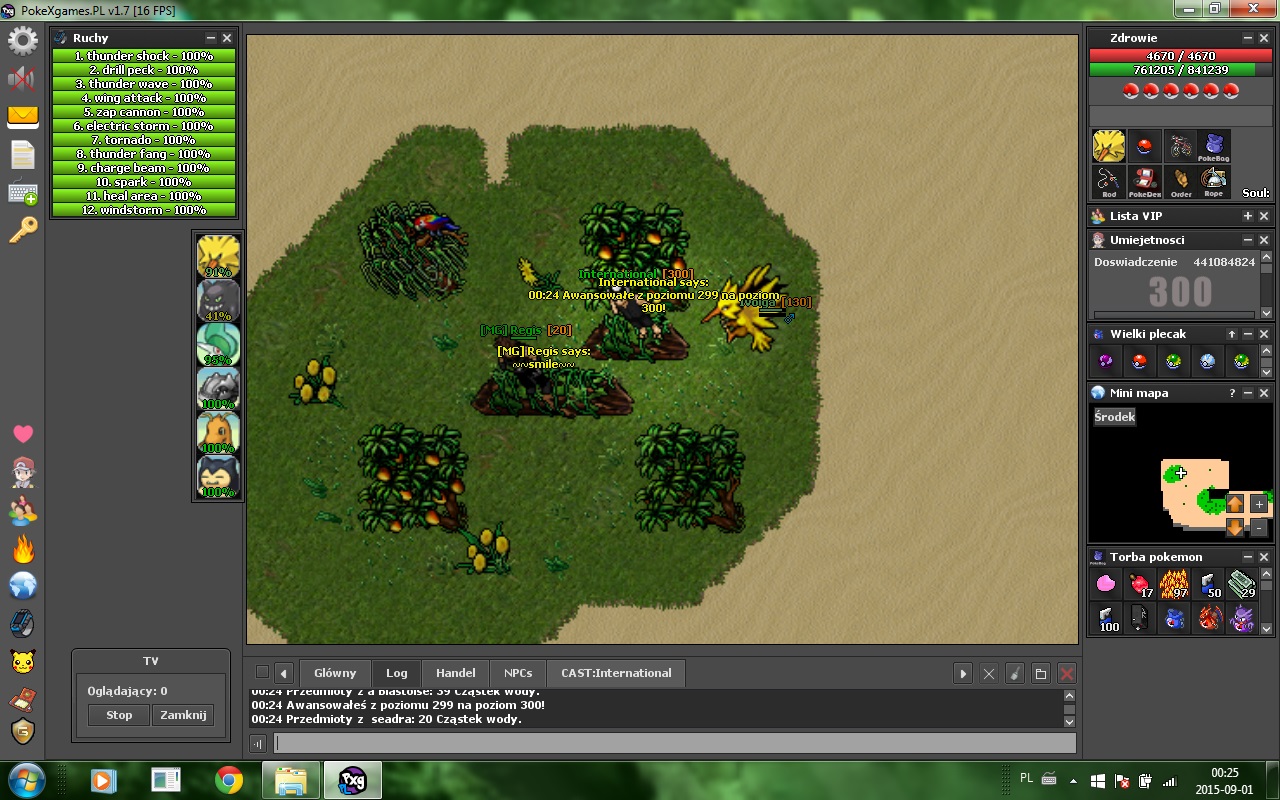The width and height of the screenshot is (1280, 800).
Task: Center the minimap with Środek button
Action: click(1115, 417)
